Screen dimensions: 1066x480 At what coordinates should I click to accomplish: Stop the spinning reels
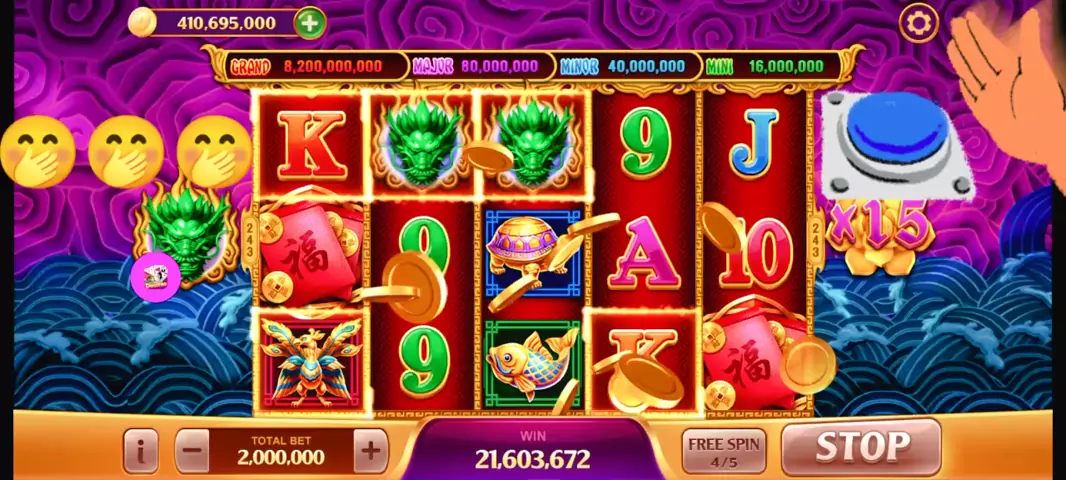[861, 447]
